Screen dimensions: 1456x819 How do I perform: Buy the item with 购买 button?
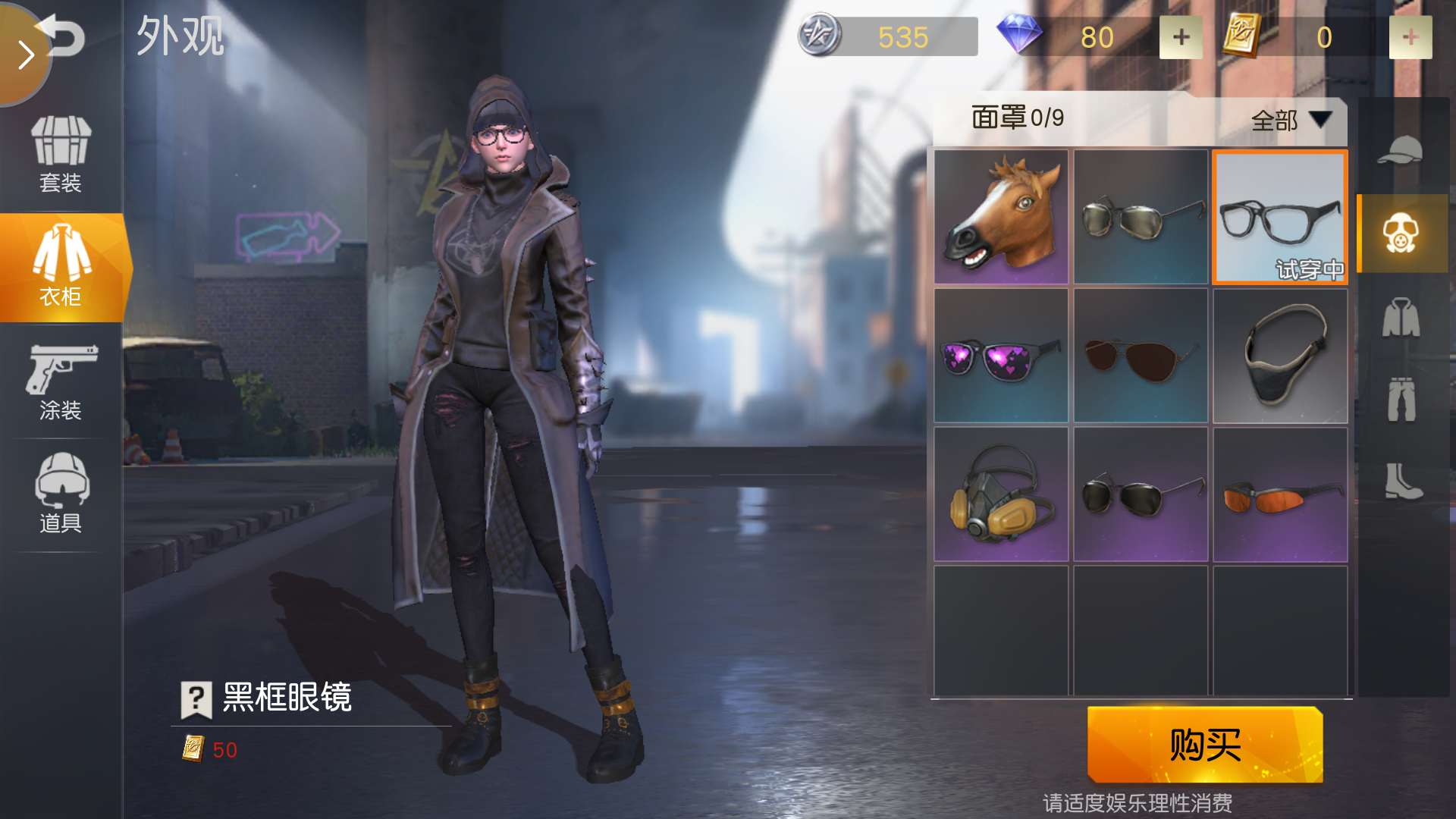pyautogui.click(x=1205, y=745)
